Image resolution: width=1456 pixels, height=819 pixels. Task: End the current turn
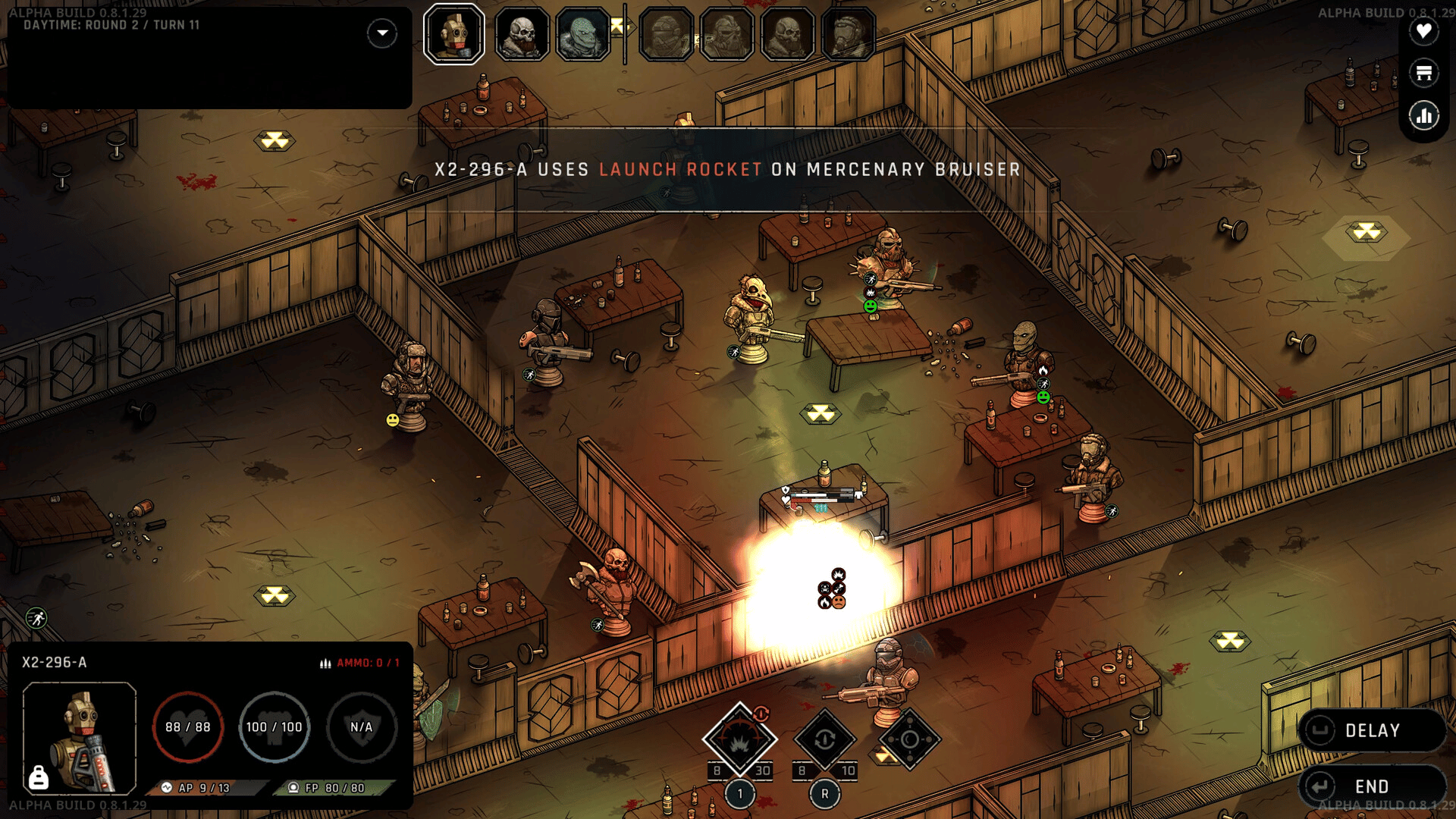point(1371,786)
